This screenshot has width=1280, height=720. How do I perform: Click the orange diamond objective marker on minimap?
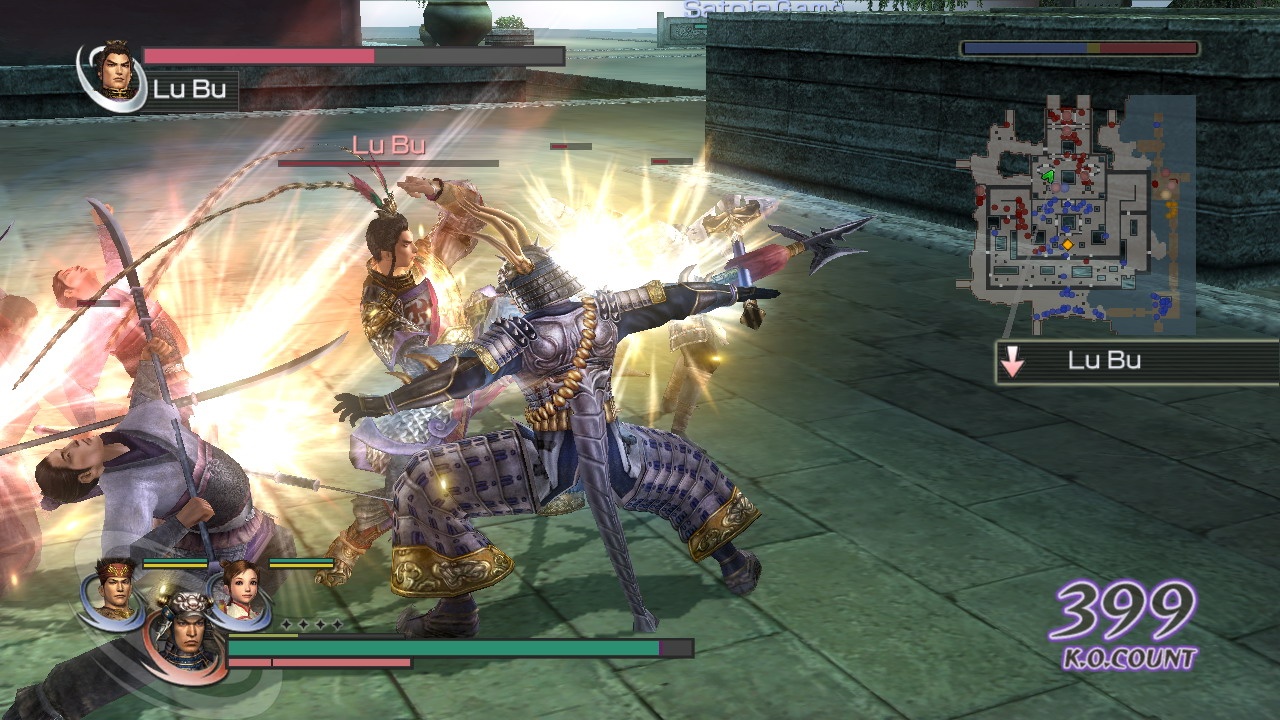pyautogui.click(x=1068, y=244)
